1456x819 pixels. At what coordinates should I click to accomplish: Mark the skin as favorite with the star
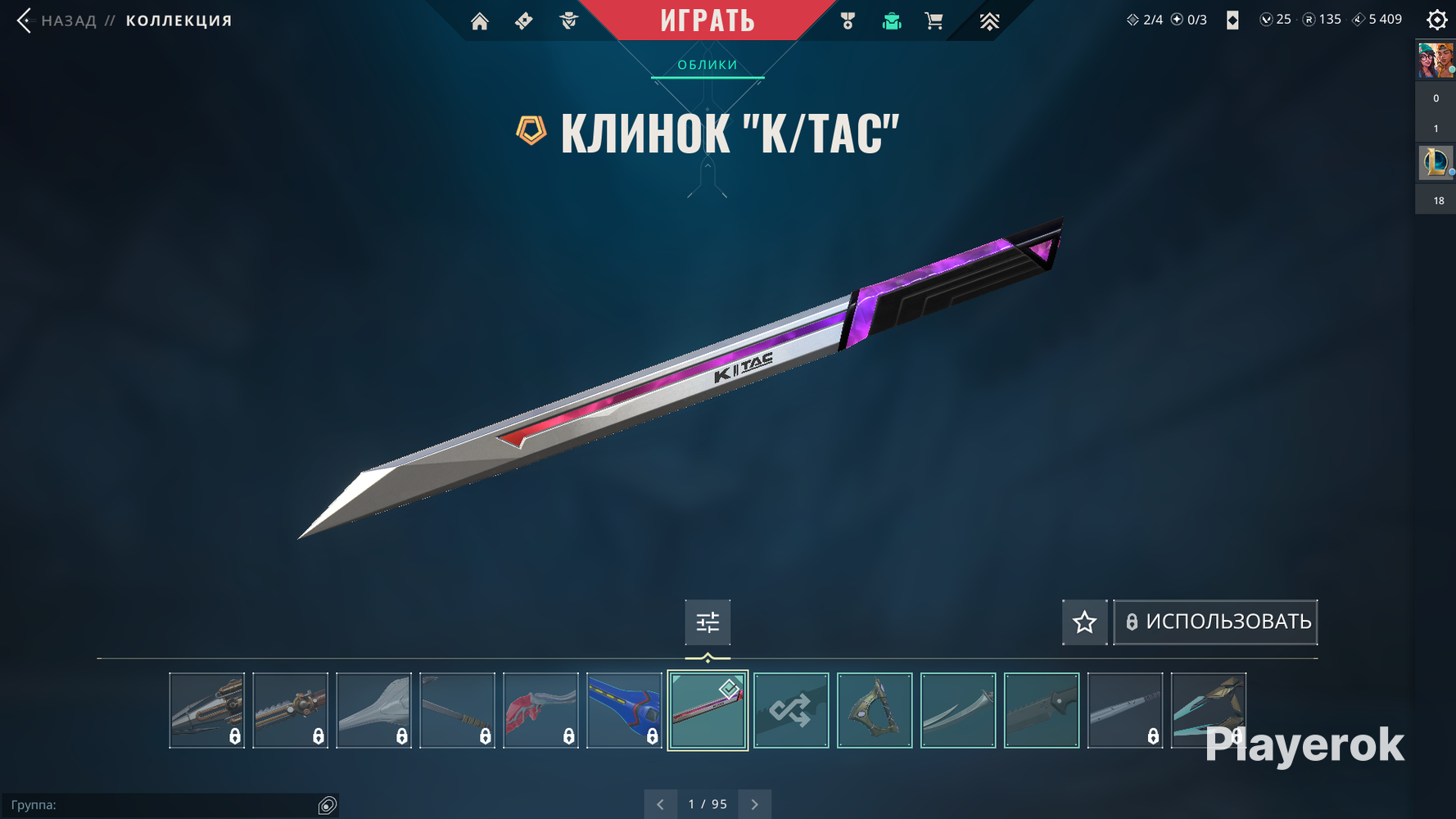coord(1084,622)
